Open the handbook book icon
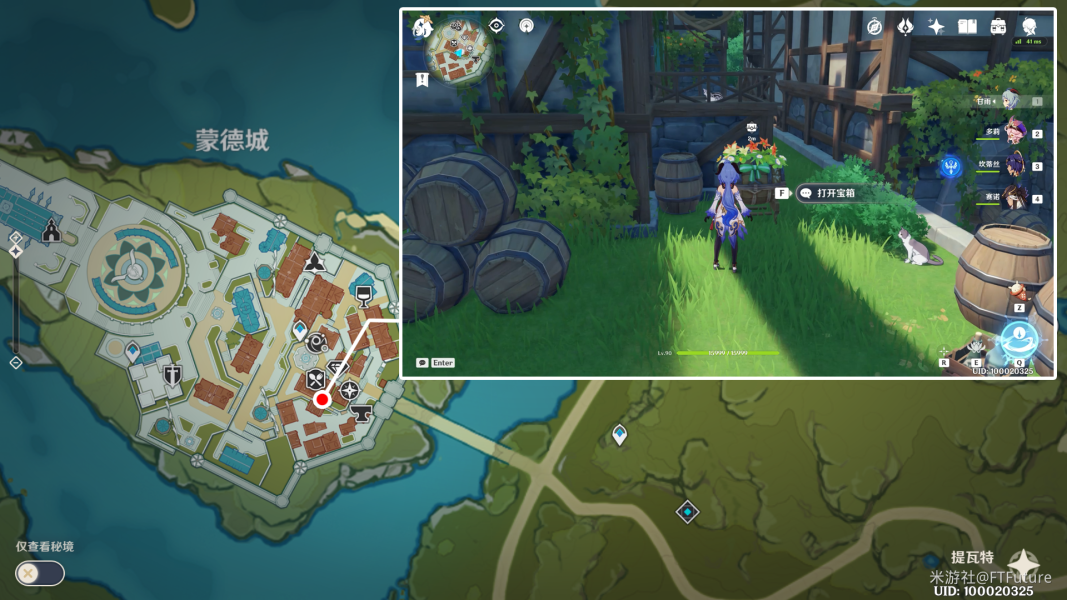Image resolution: width=1067 pixels, height=600 pixels. [967, 27]
